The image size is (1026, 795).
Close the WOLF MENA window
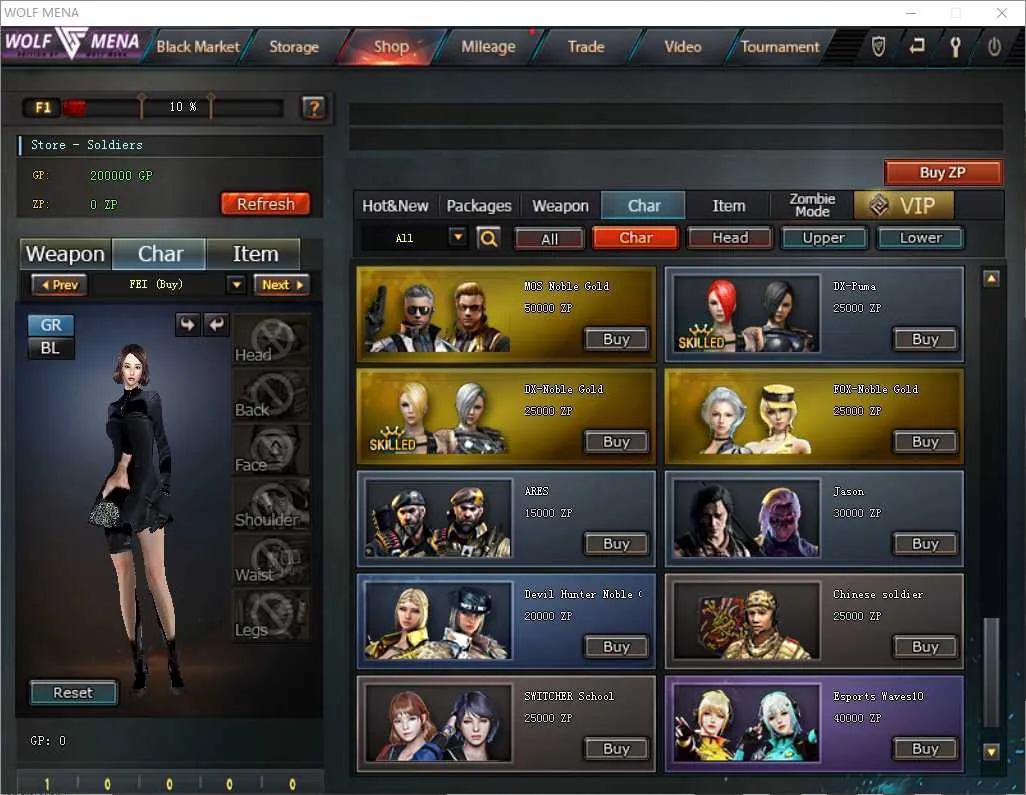tap(1001, 13)
